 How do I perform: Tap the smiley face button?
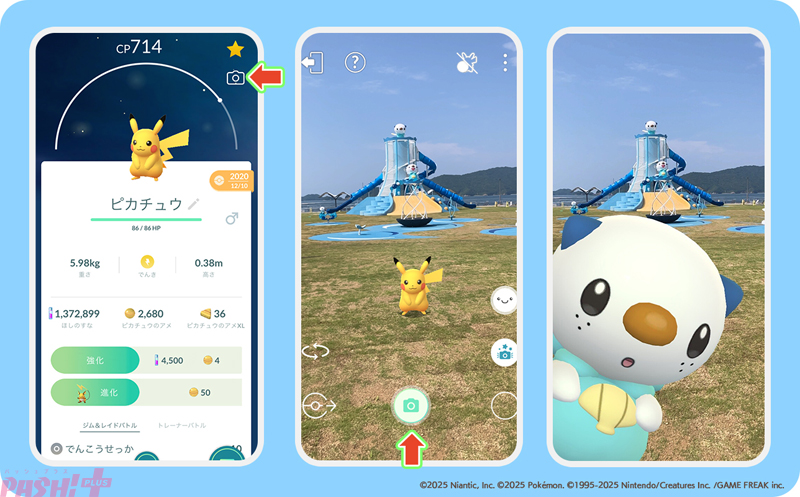tap(503, 298)
